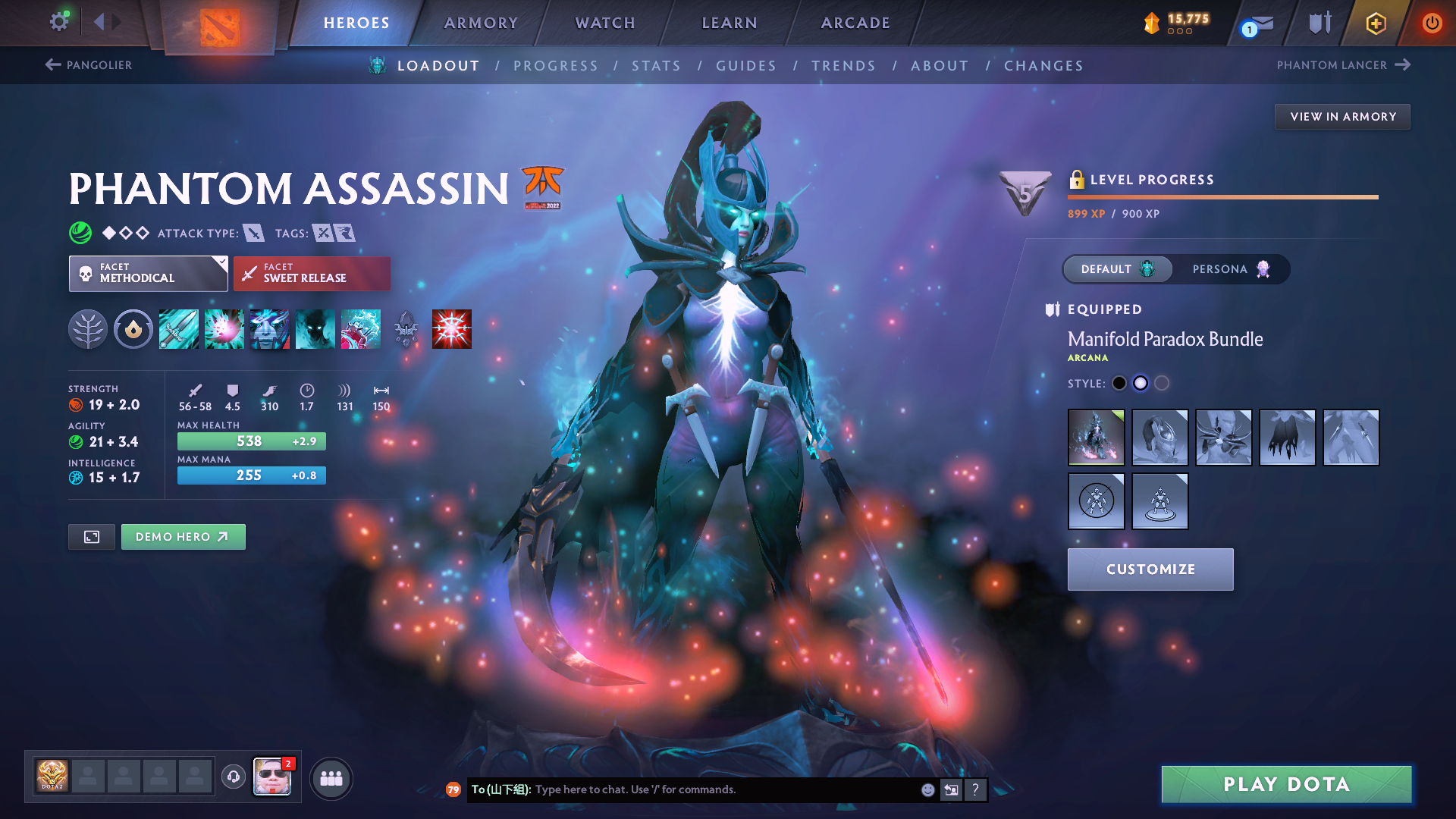
Task: Open the Customize loadout button
Action: tap(1150, 570)
